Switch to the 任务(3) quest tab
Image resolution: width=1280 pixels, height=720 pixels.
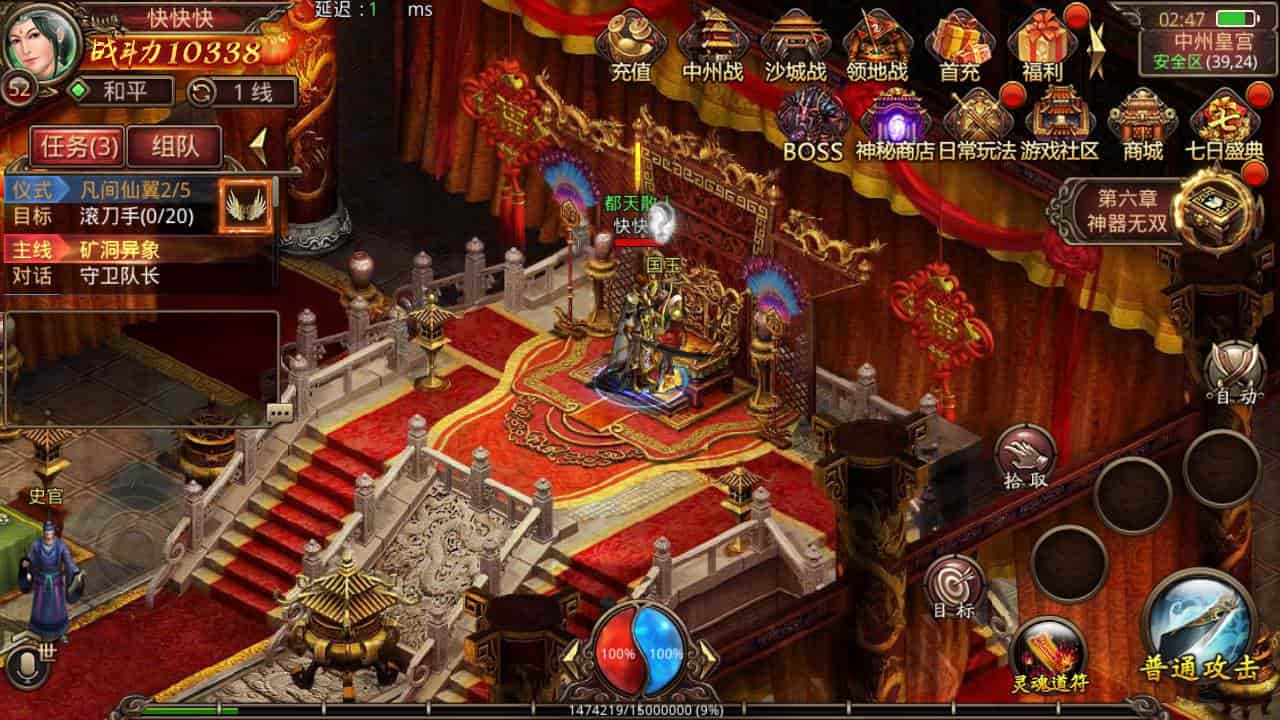coord(78,144)
